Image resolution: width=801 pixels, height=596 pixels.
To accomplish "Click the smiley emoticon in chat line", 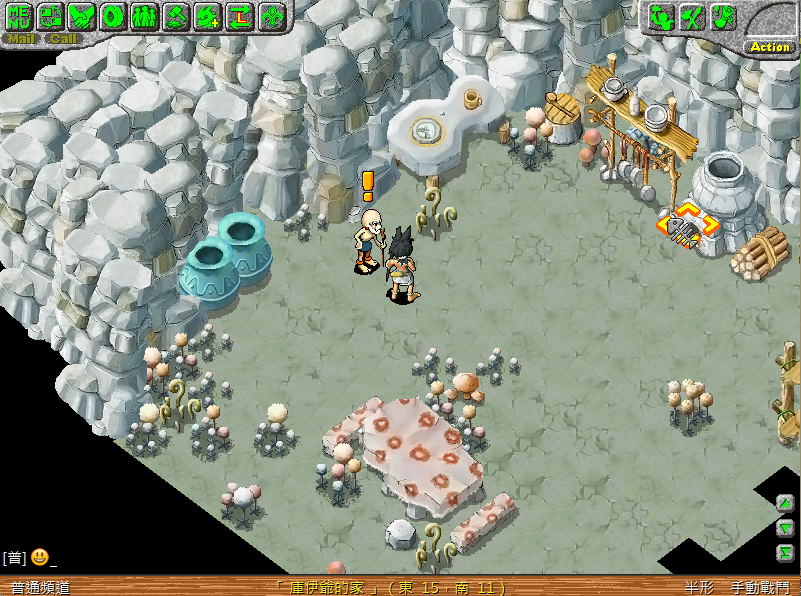I will tap(40, 556).
